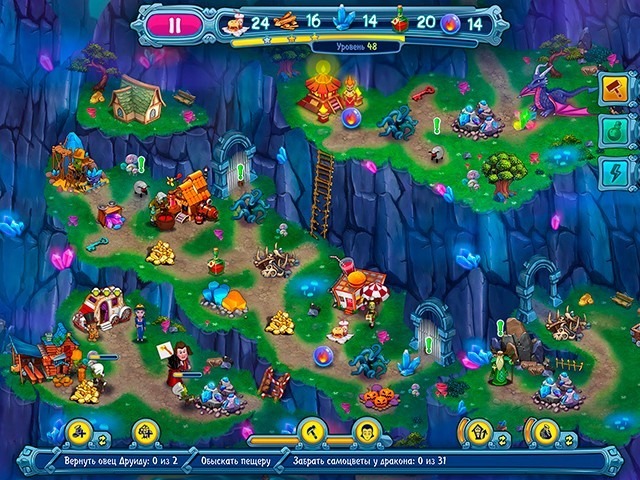Select the character face icon in bottom bar
This screenshot has height=480, width=640.
pos(366,432)
